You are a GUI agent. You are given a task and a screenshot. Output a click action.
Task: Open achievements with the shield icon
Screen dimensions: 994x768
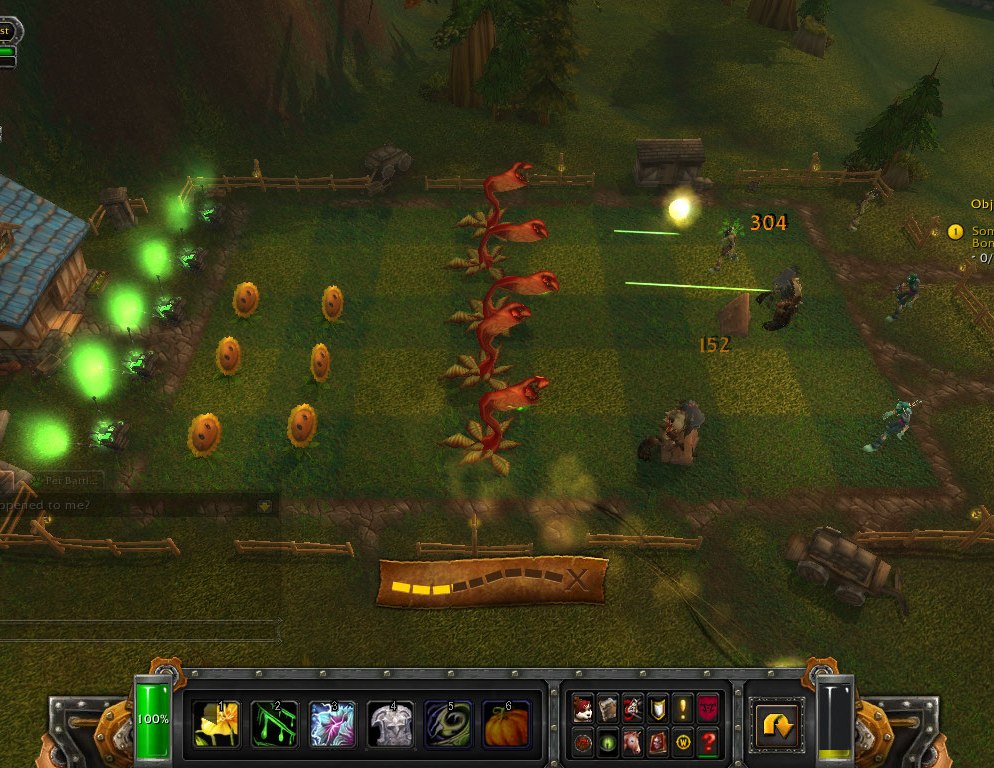click(x=657, y=709)
